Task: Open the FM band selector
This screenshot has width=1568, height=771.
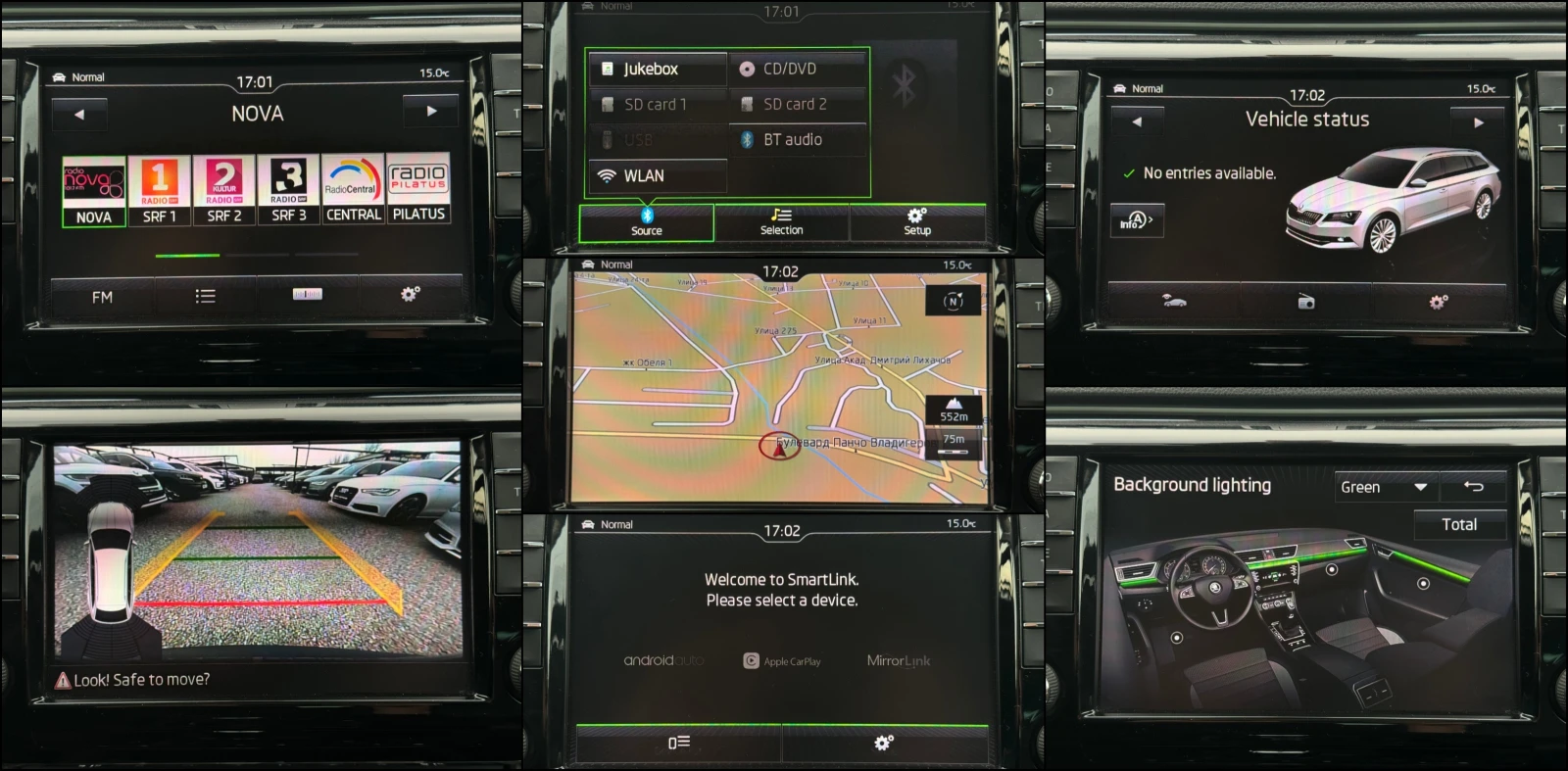Action: [x=102, y=297]
